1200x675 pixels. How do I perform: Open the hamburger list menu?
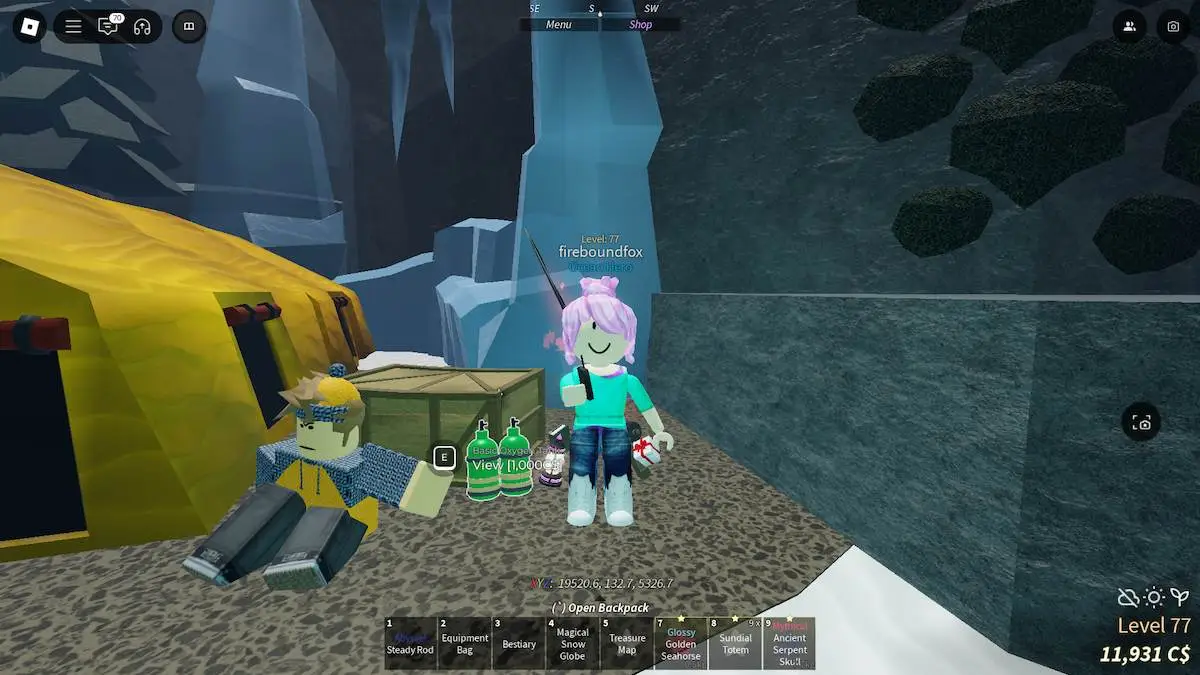coord(73,26)
